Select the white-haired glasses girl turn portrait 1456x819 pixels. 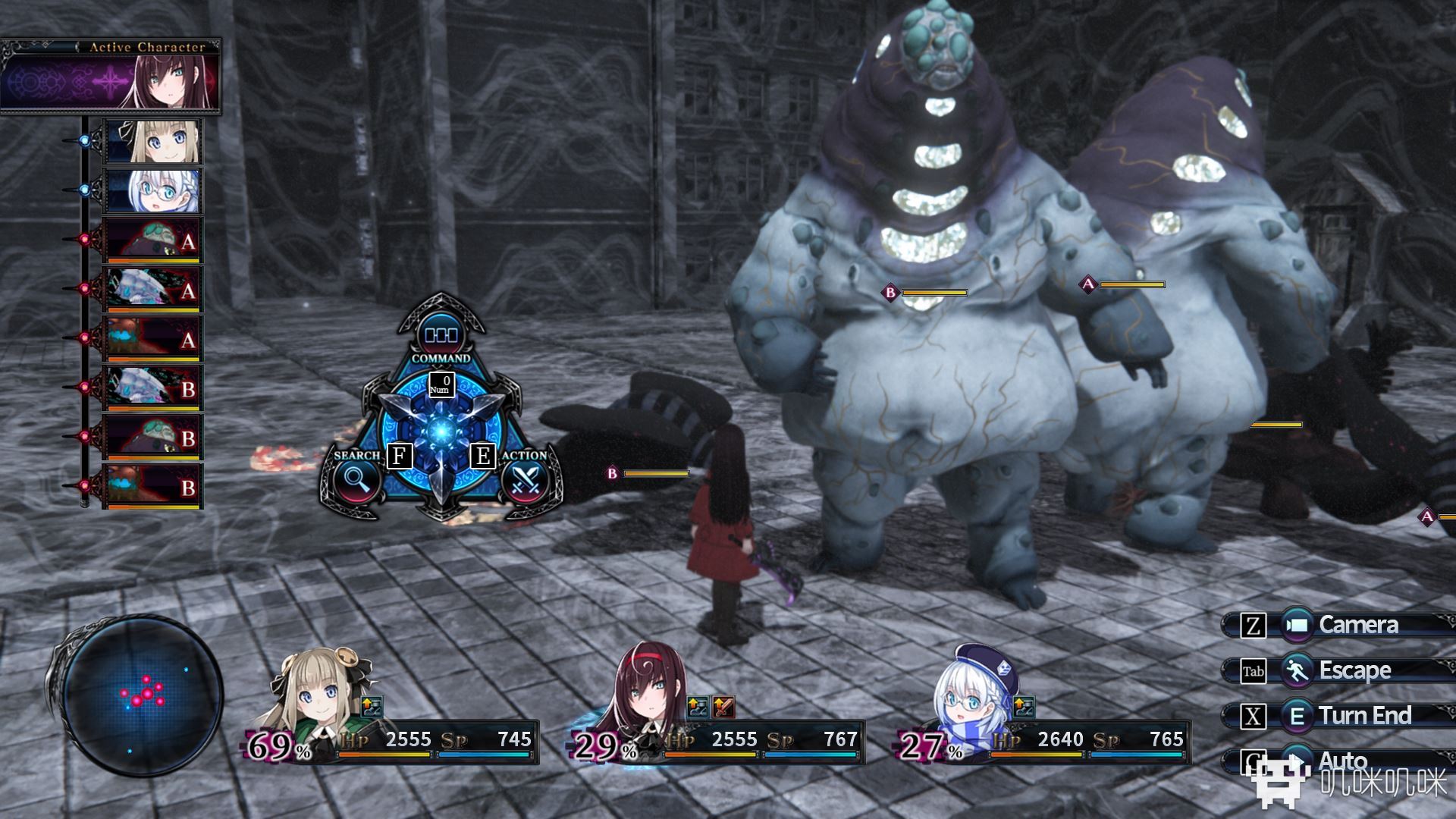click(x=152, y=190)
